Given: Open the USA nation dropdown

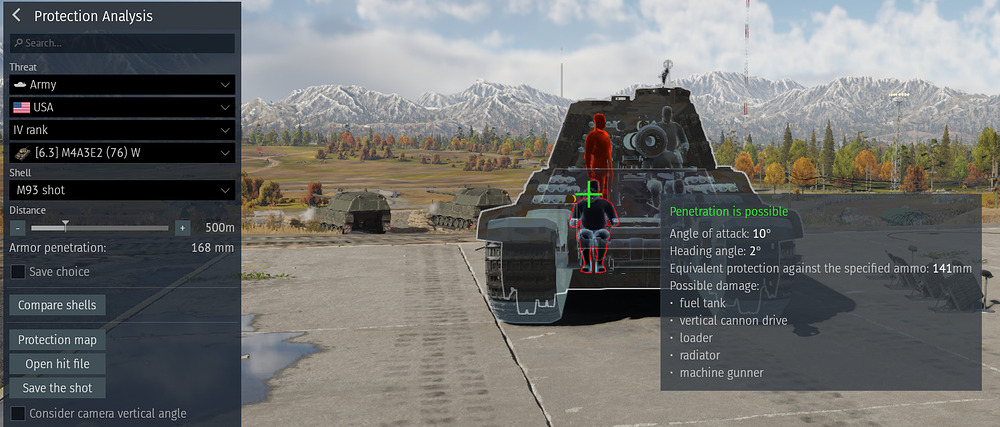Looking at the screenshot, I should [122, 107].
